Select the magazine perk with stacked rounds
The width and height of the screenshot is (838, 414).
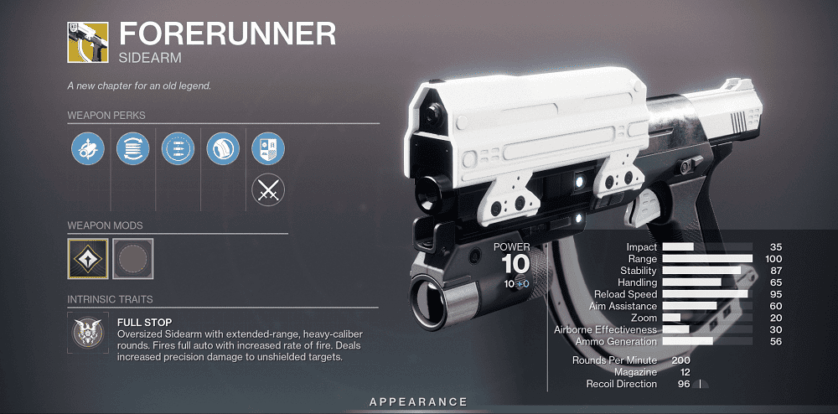click(x=130, y=150)
